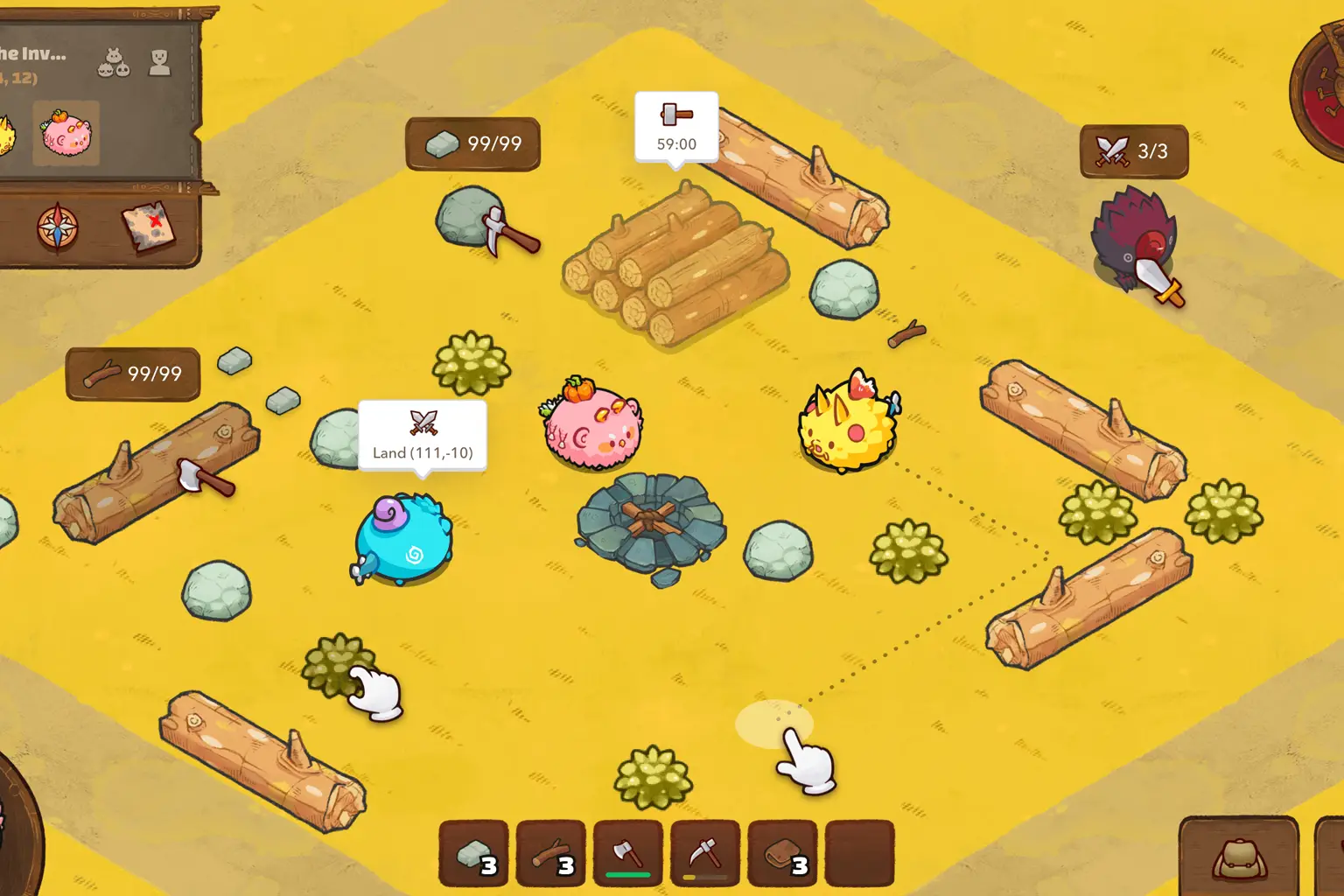Image resolution: width=1344 pixels, height=896 pixels.
Task: Click the wood 99/99 storage counter
Action: click(132, 372)
